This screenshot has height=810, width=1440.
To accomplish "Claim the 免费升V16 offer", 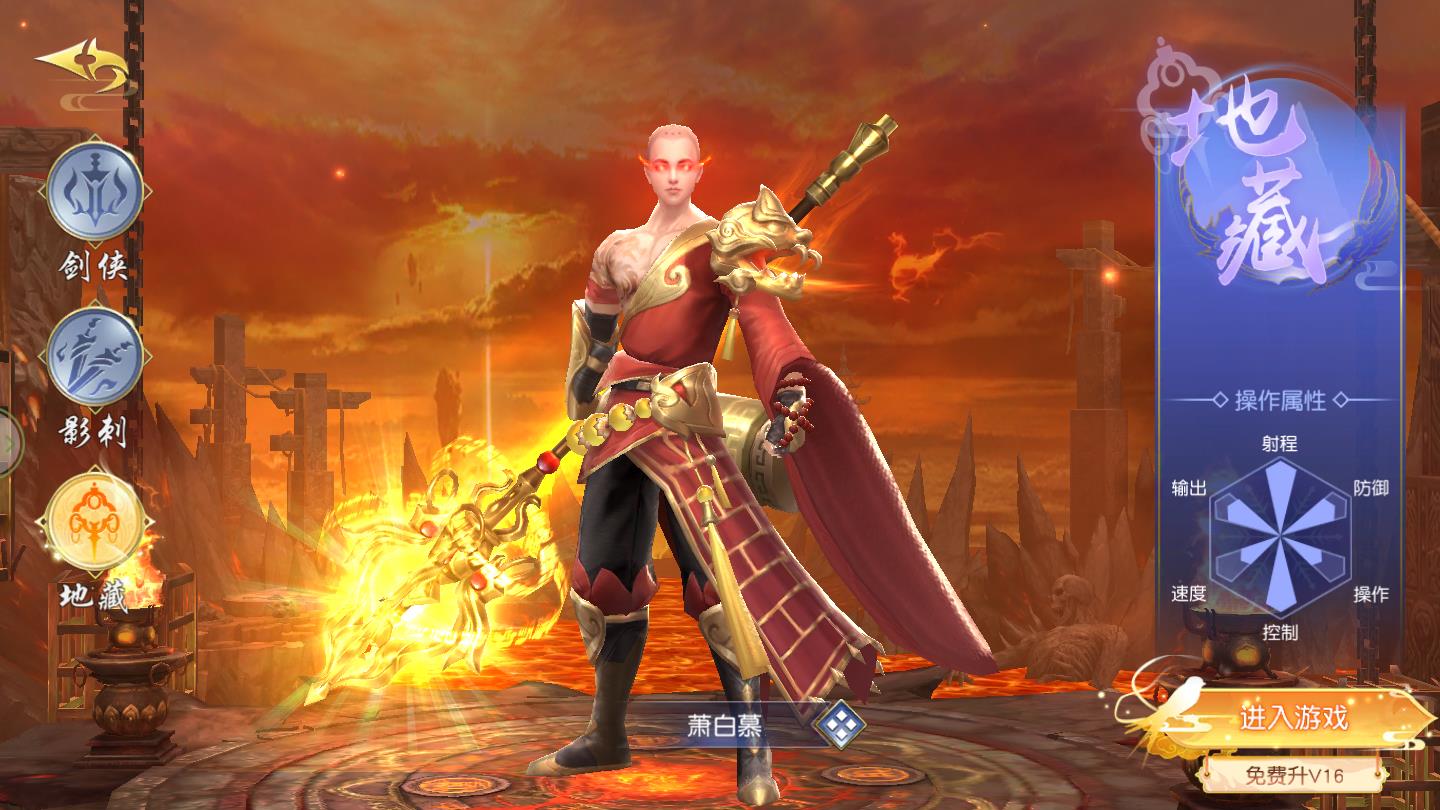I will click(x=1294, y=774).
